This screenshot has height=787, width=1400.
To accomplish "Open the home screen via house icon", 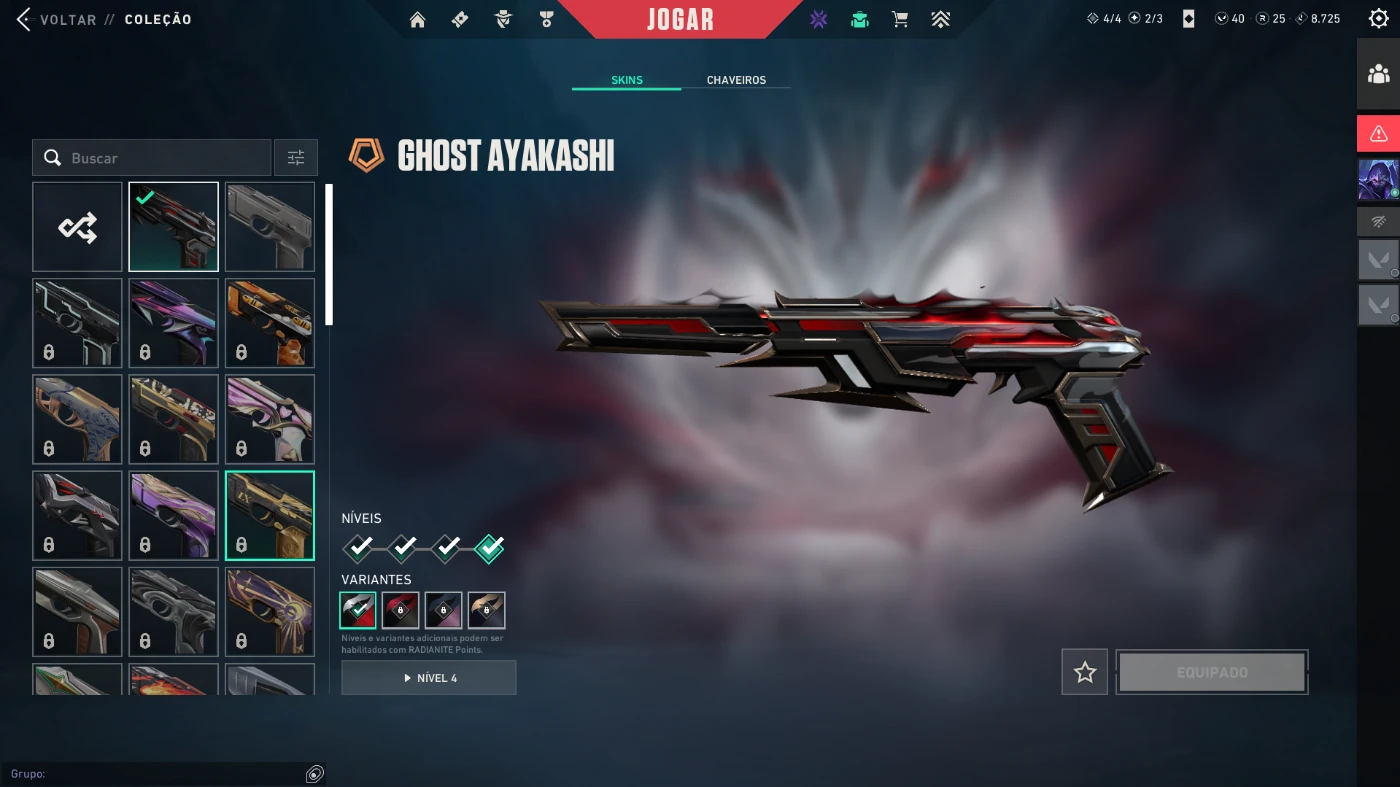I will (x=418, y=19).
